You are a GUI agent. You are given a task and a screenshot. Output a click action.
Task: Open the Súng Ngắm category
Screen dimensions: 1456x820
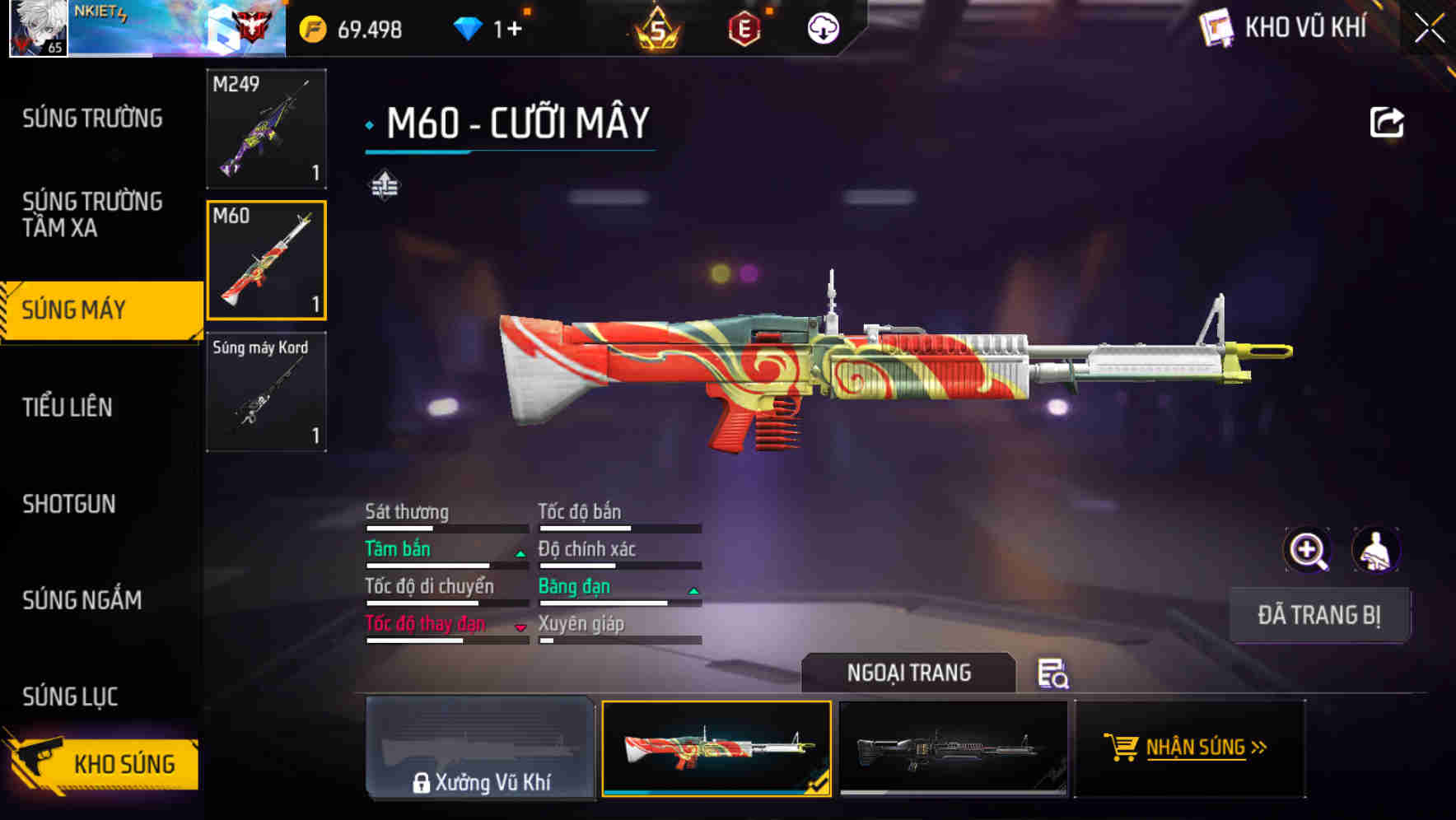82,600
